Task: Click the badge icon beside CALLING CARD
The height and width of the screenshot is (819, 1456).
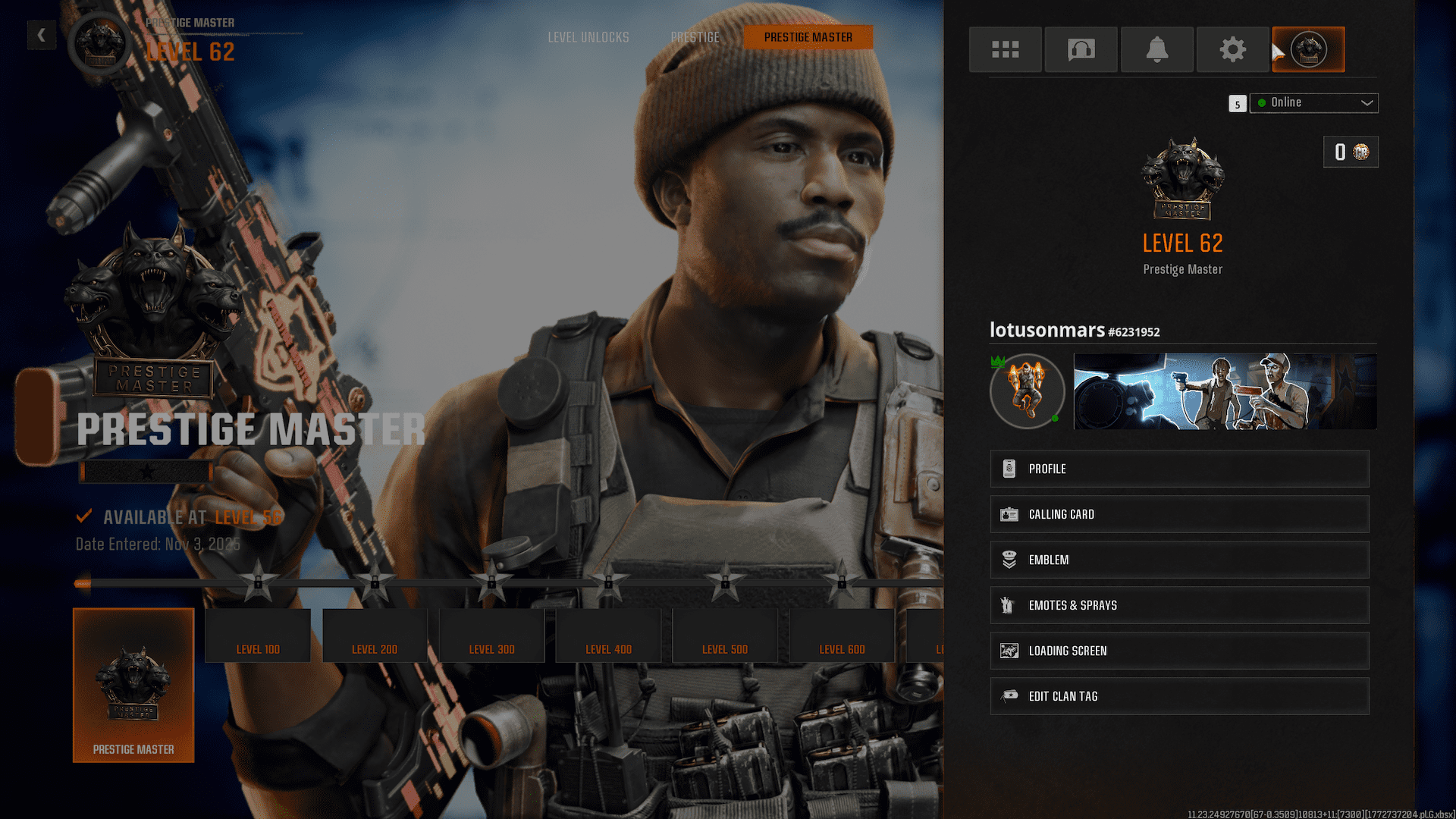Action: 1009,513
